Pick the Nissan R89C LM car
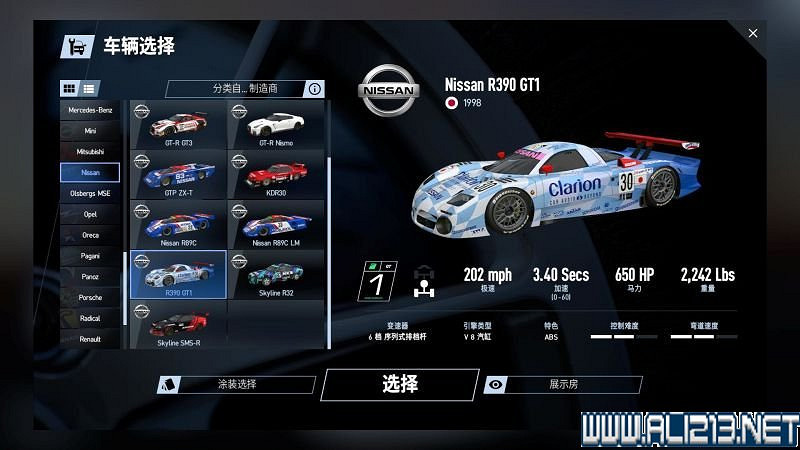This screenshot has width=800, height=450. click(276, 225)
